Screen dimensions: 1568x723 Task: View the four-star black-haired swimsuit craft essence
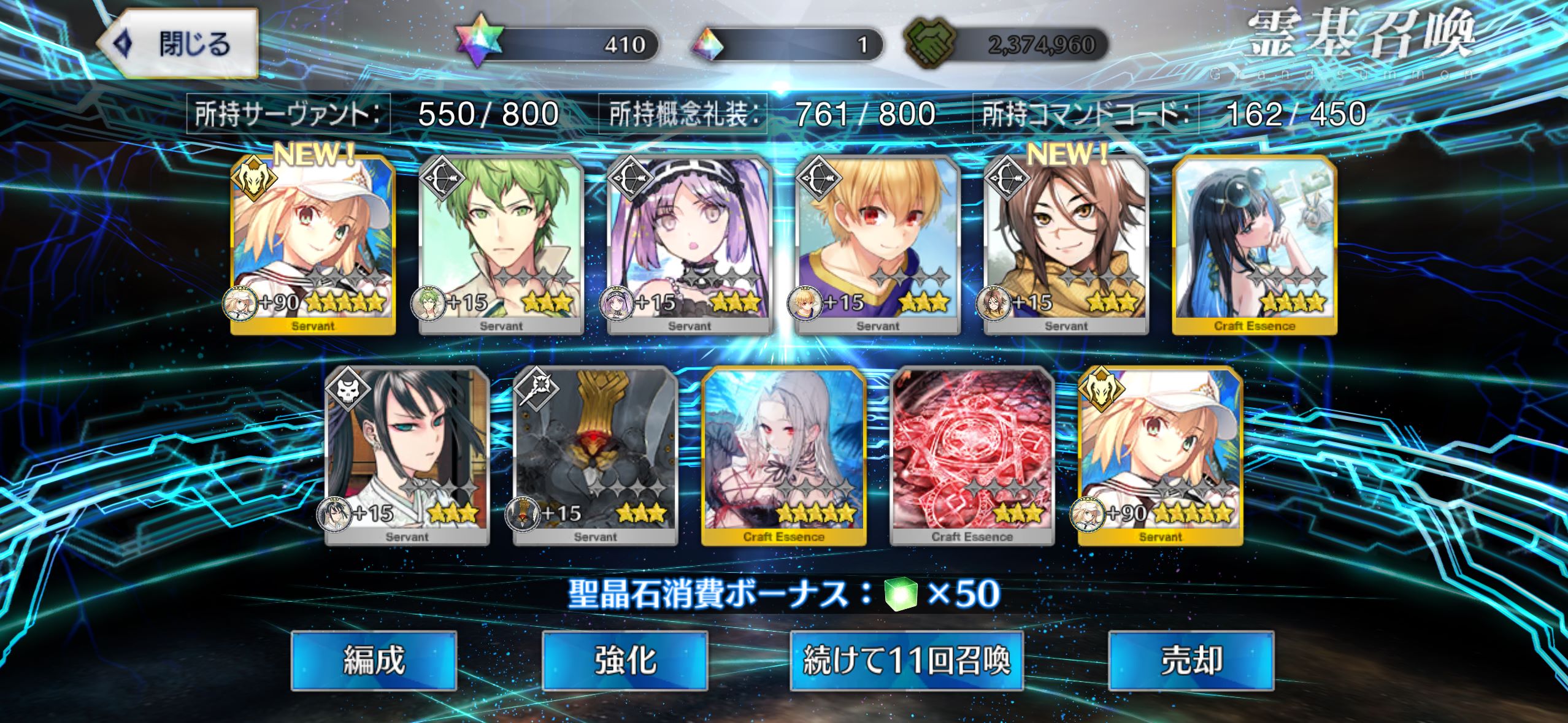[1255, 245]
